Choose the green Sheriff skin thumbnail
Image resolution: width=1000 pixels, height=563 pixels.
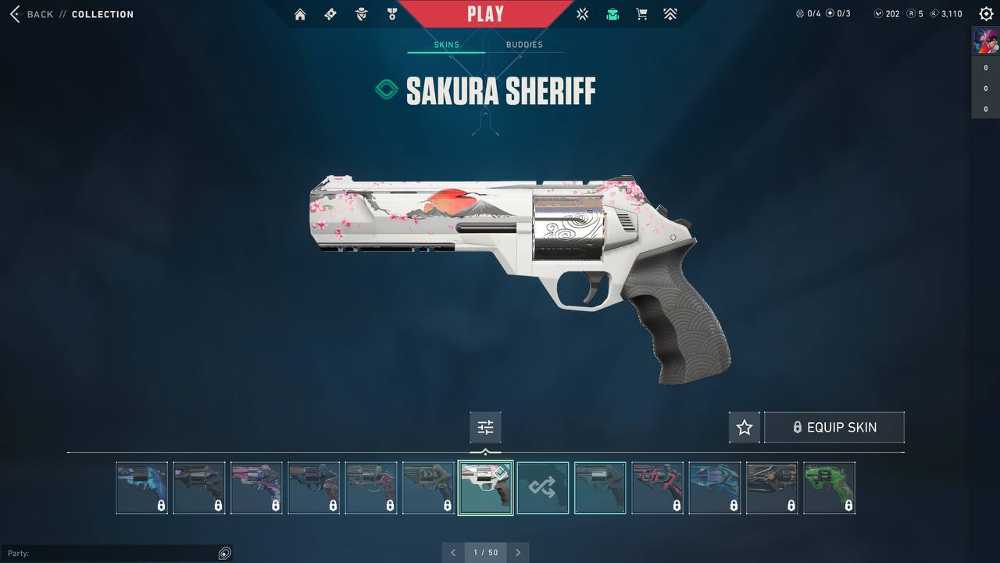(829, 488)
